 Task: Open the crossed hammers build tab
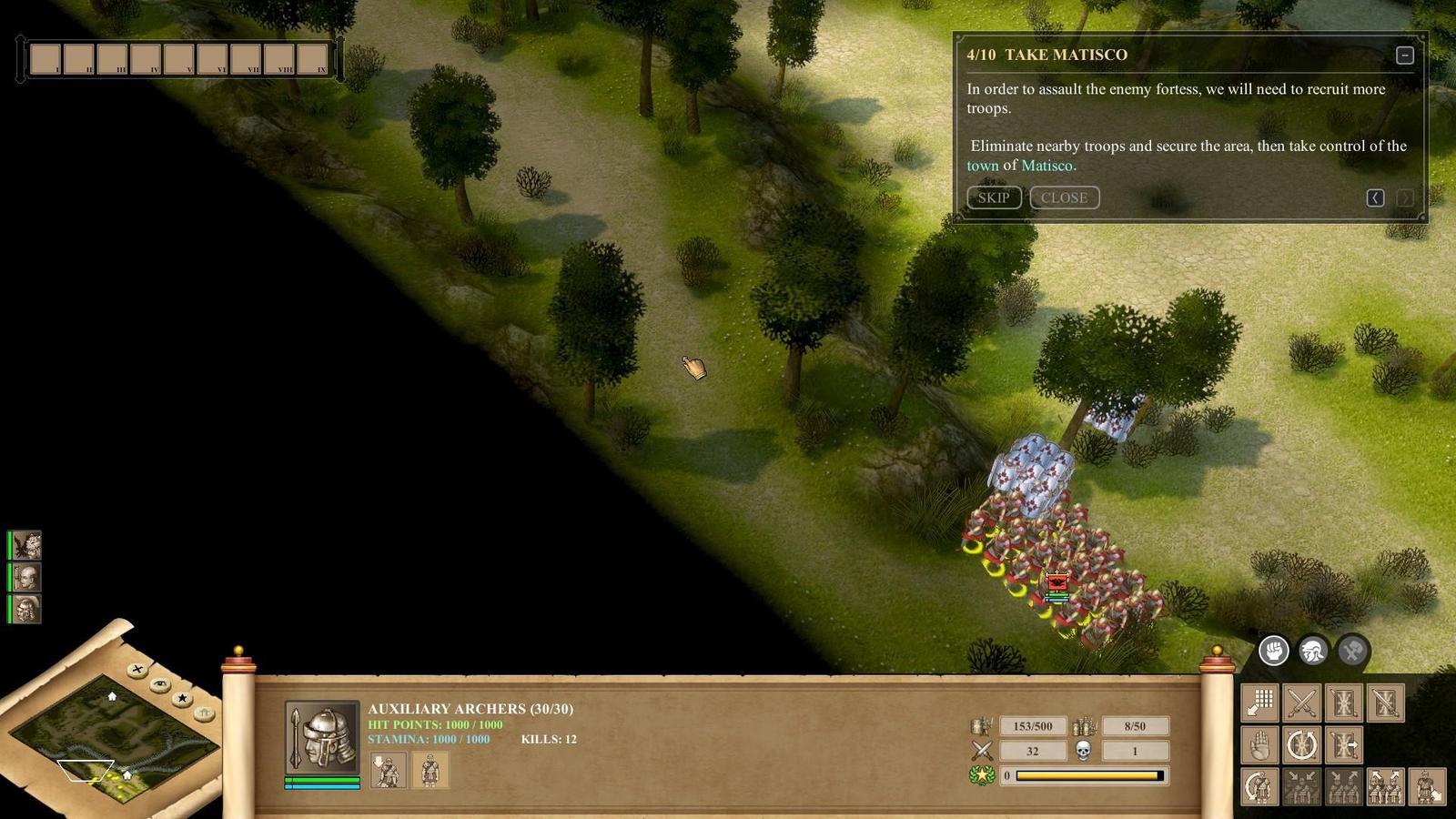[1352, 650]
